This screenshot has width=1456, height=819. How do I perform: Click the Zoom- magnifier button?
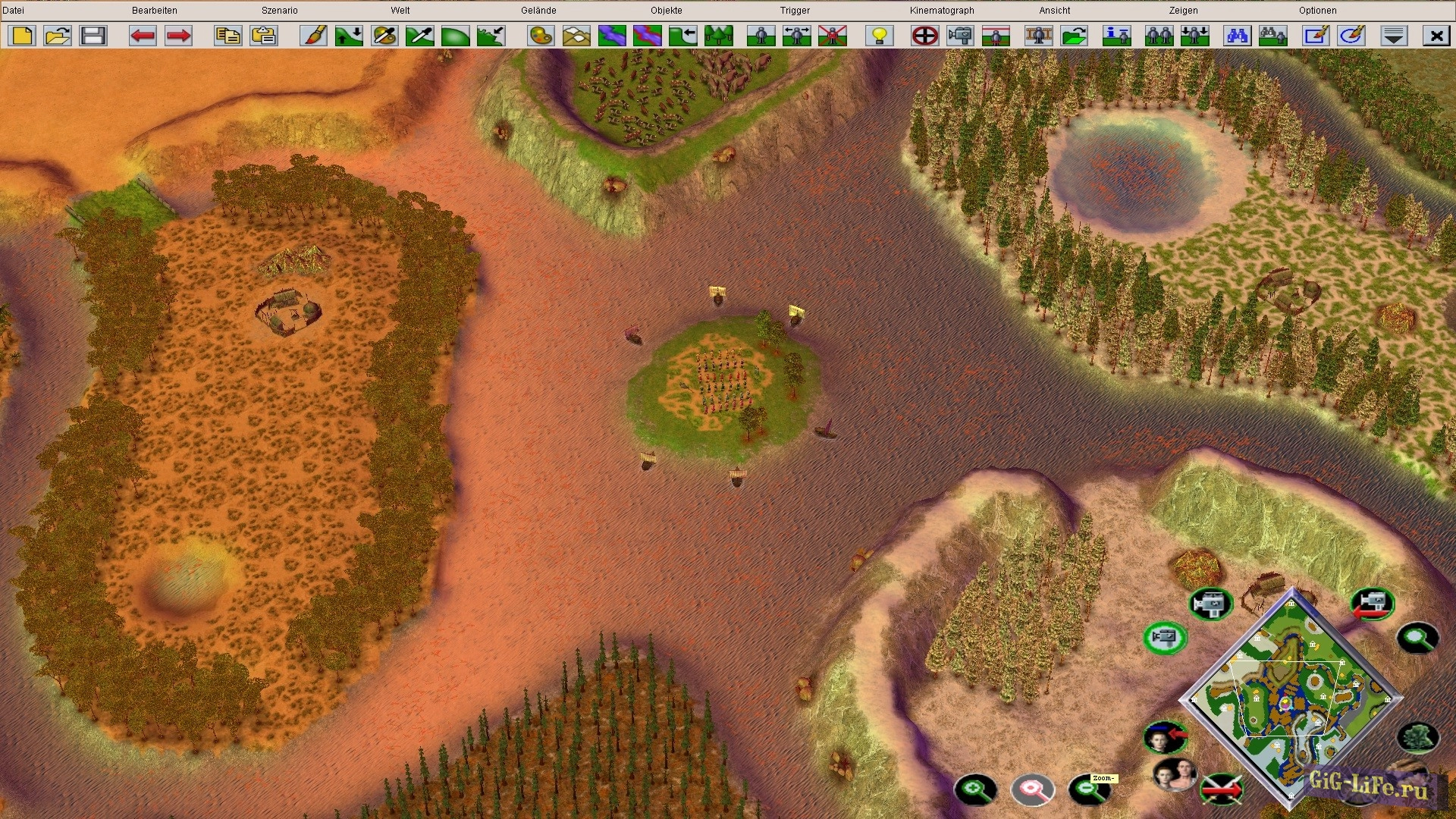(x=1089, y=789)
